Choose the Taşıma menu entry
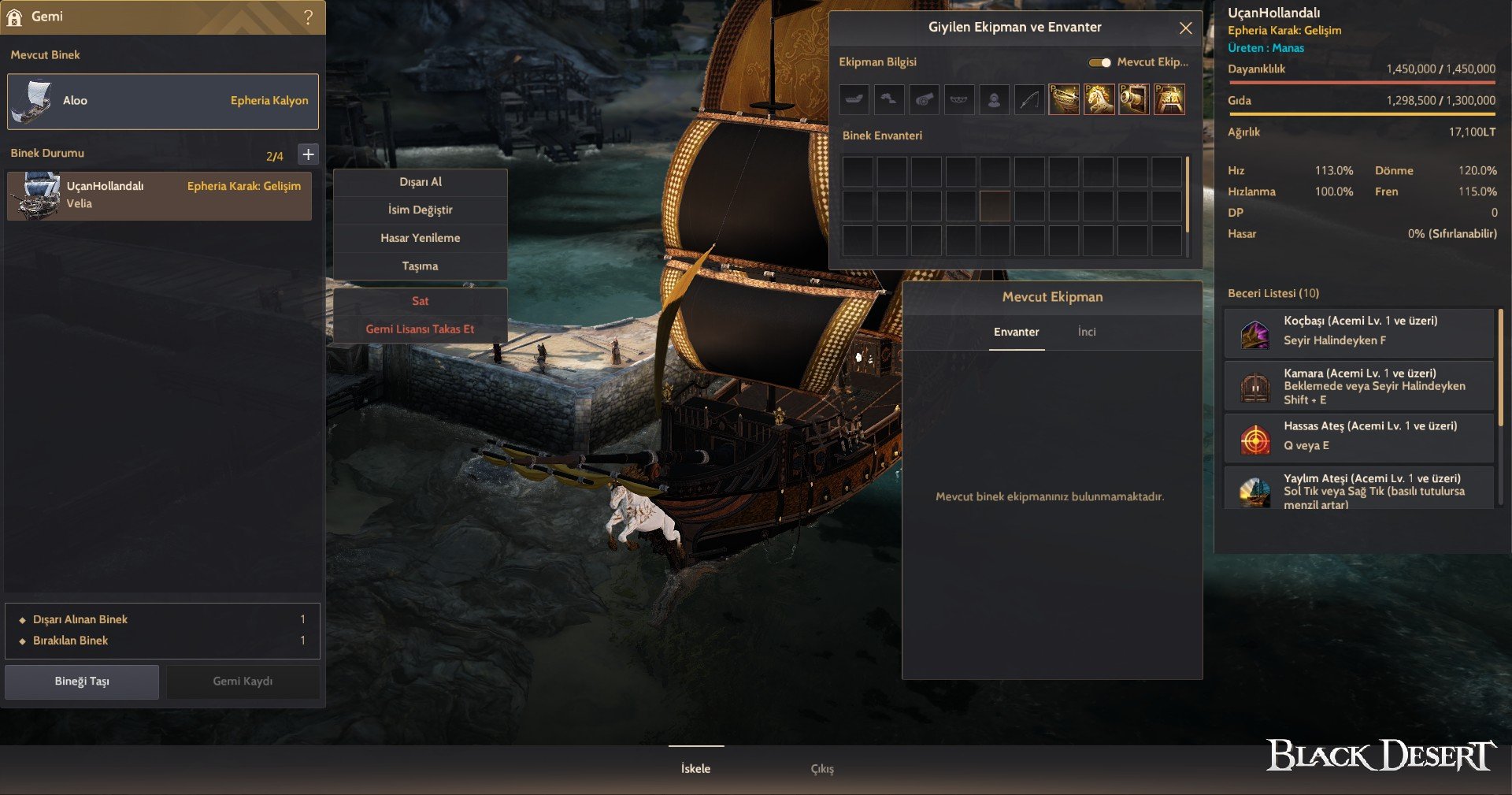1512x795 pixels. pyautogui.click(x=420, y=266)
